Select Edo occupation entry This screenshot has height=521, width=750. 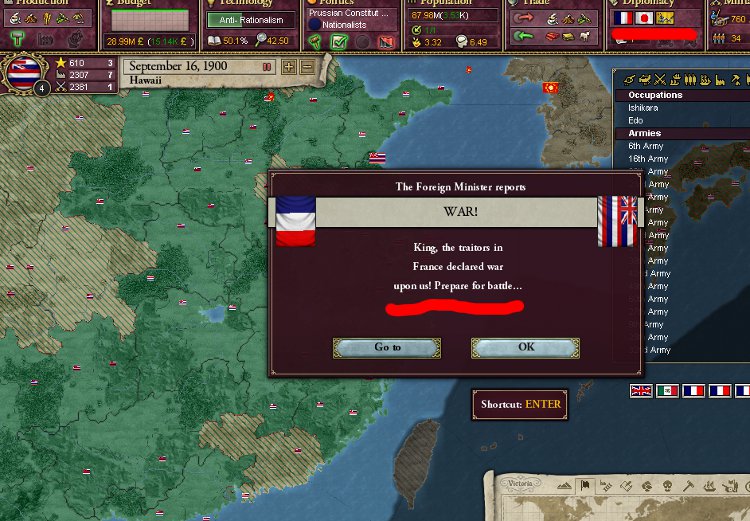(x=636, y=120)
